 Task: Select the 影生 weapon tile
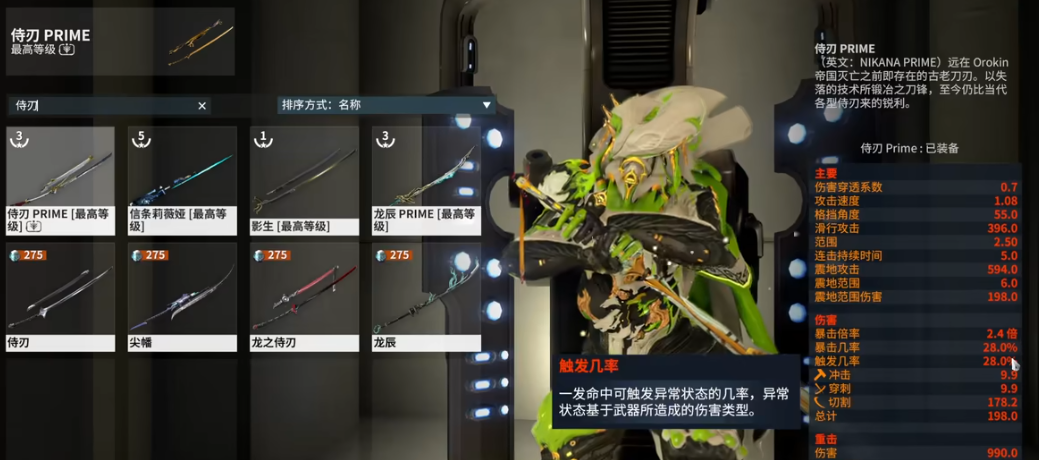click(304, 180)
